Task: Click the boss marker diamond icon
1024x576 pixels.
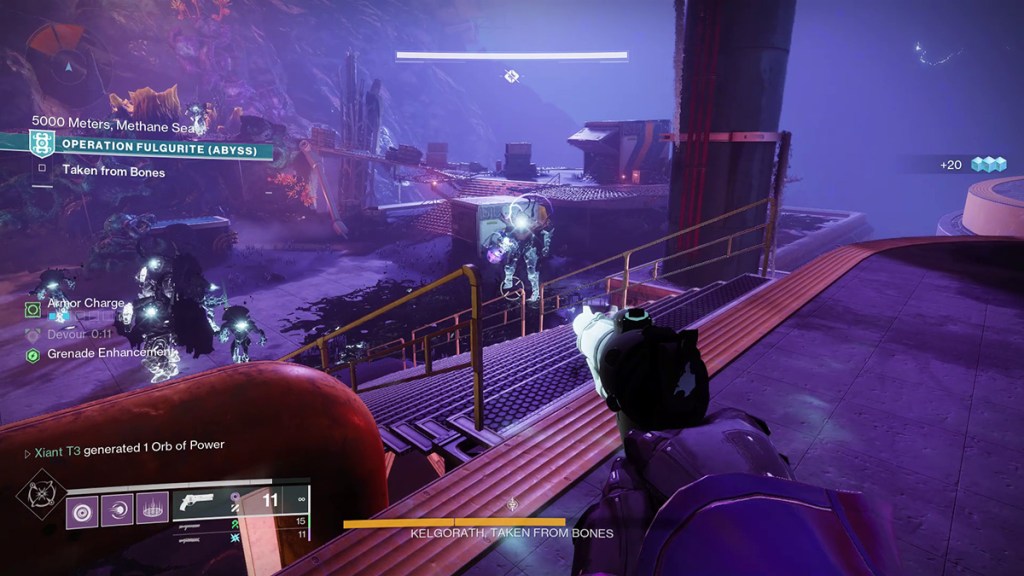Action: 511,76
